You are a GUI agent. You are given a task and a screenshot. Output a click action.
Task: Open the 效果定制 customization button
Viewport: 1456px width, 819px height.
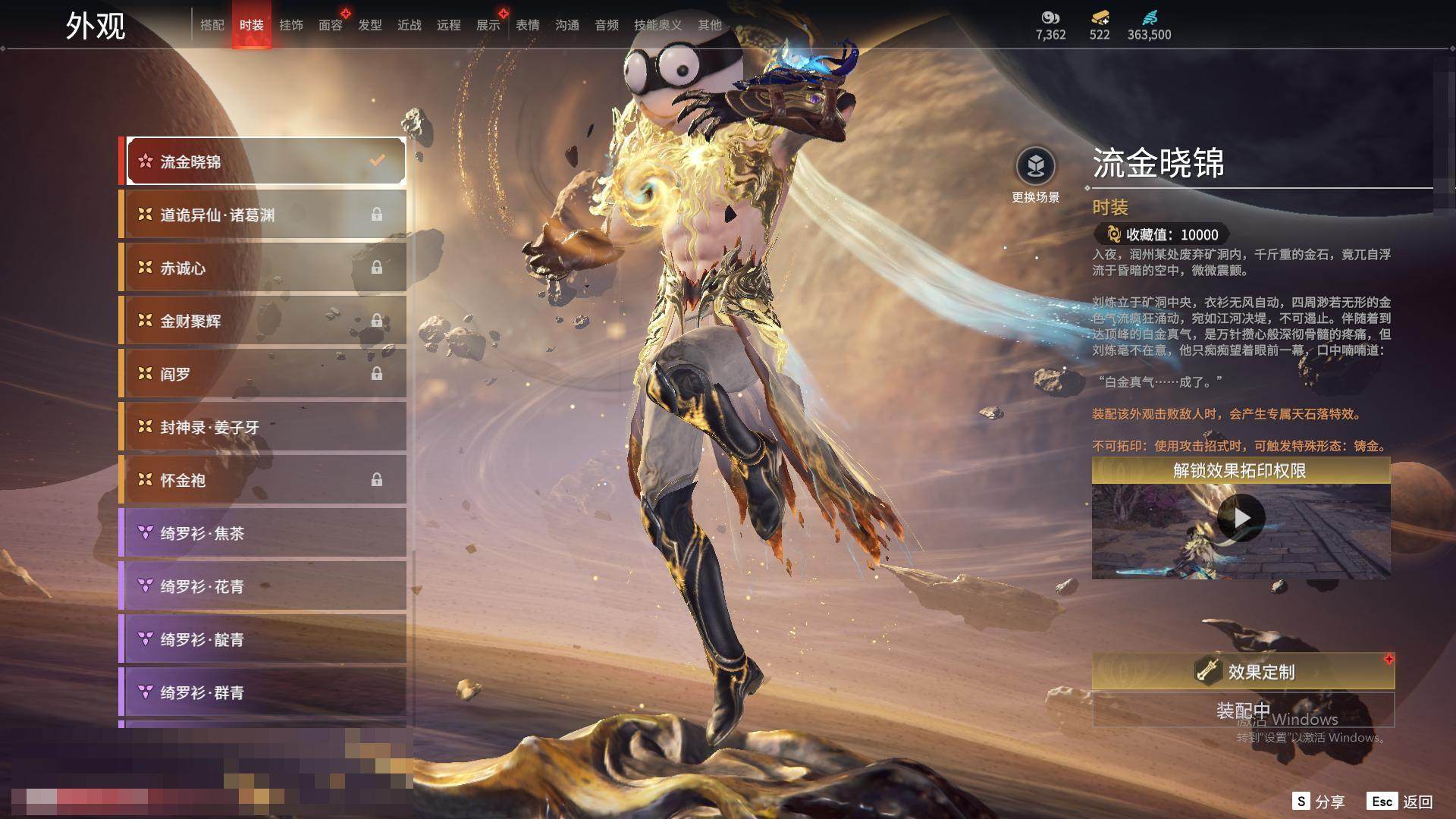[x=1242, y=671]
